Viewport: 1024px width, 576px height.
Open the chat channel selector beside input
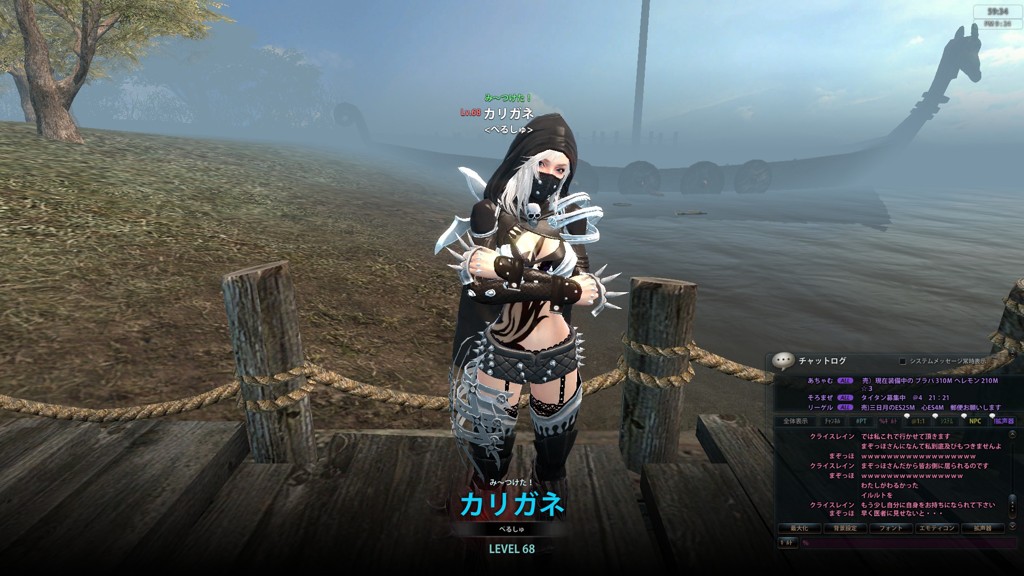point(787,543)
